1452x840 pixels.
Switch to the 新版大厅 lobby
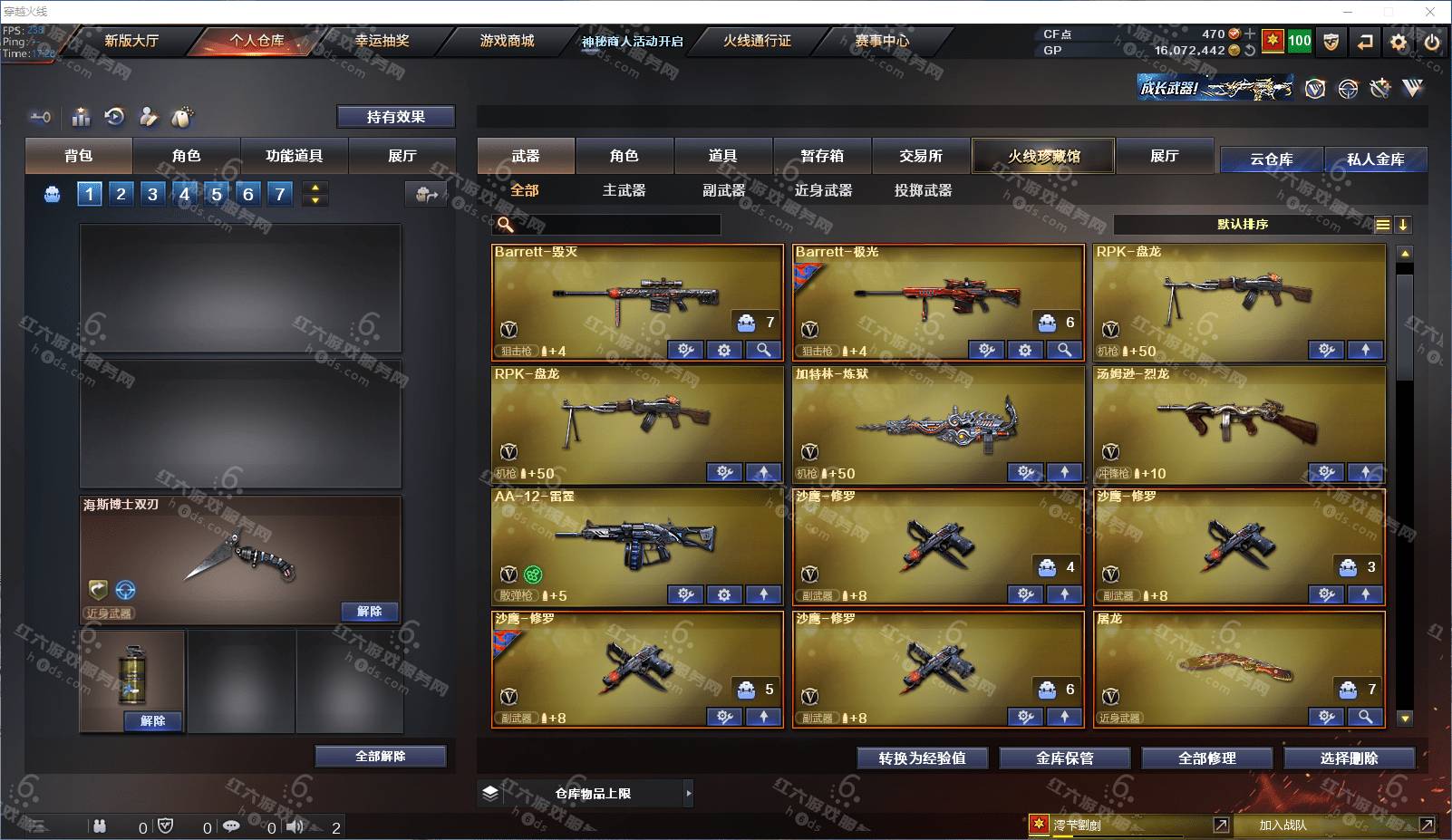[x=131, y=41]
